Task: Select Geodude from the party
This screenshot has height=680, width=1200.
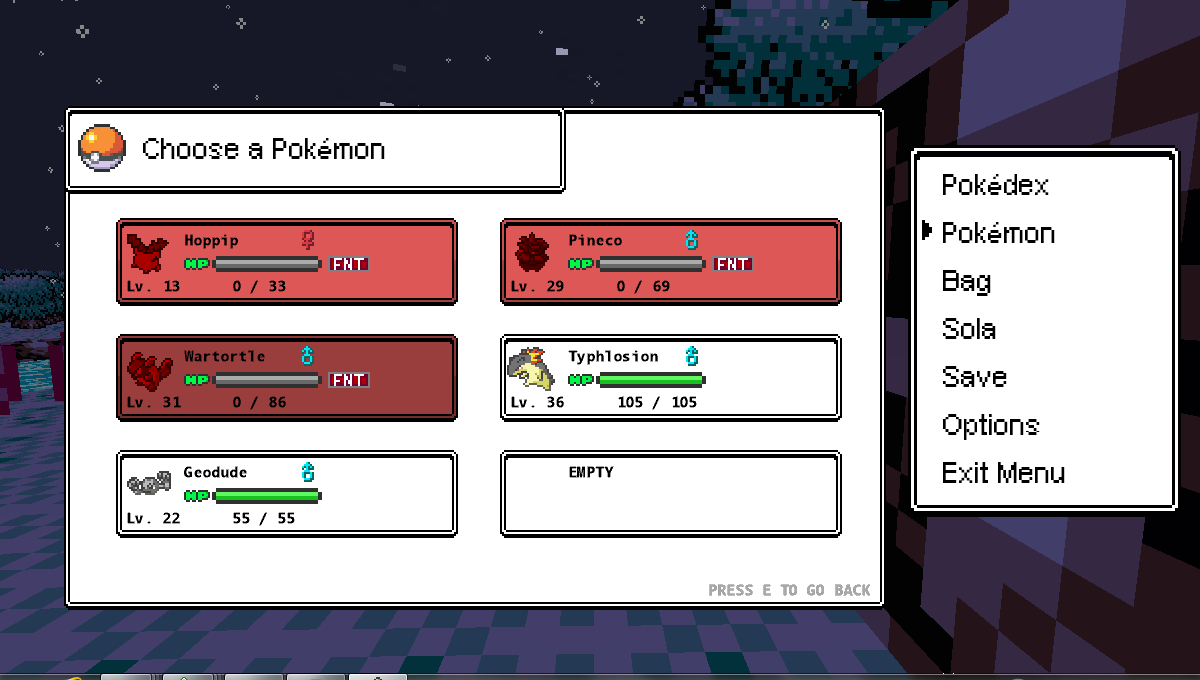Action: point(287,494)
